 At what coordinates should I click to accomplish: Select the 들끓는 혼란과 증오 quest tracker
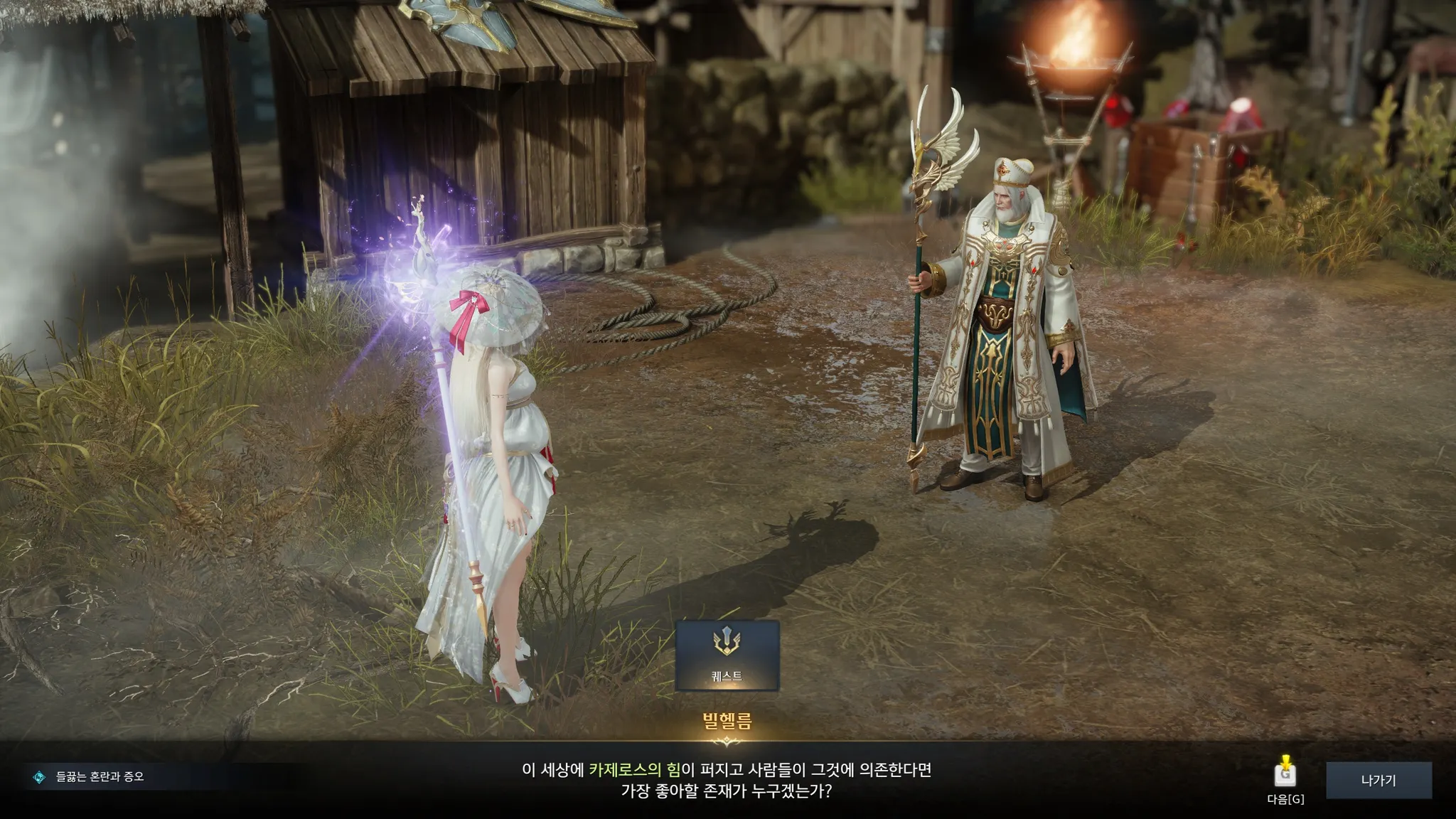(100, 777)
